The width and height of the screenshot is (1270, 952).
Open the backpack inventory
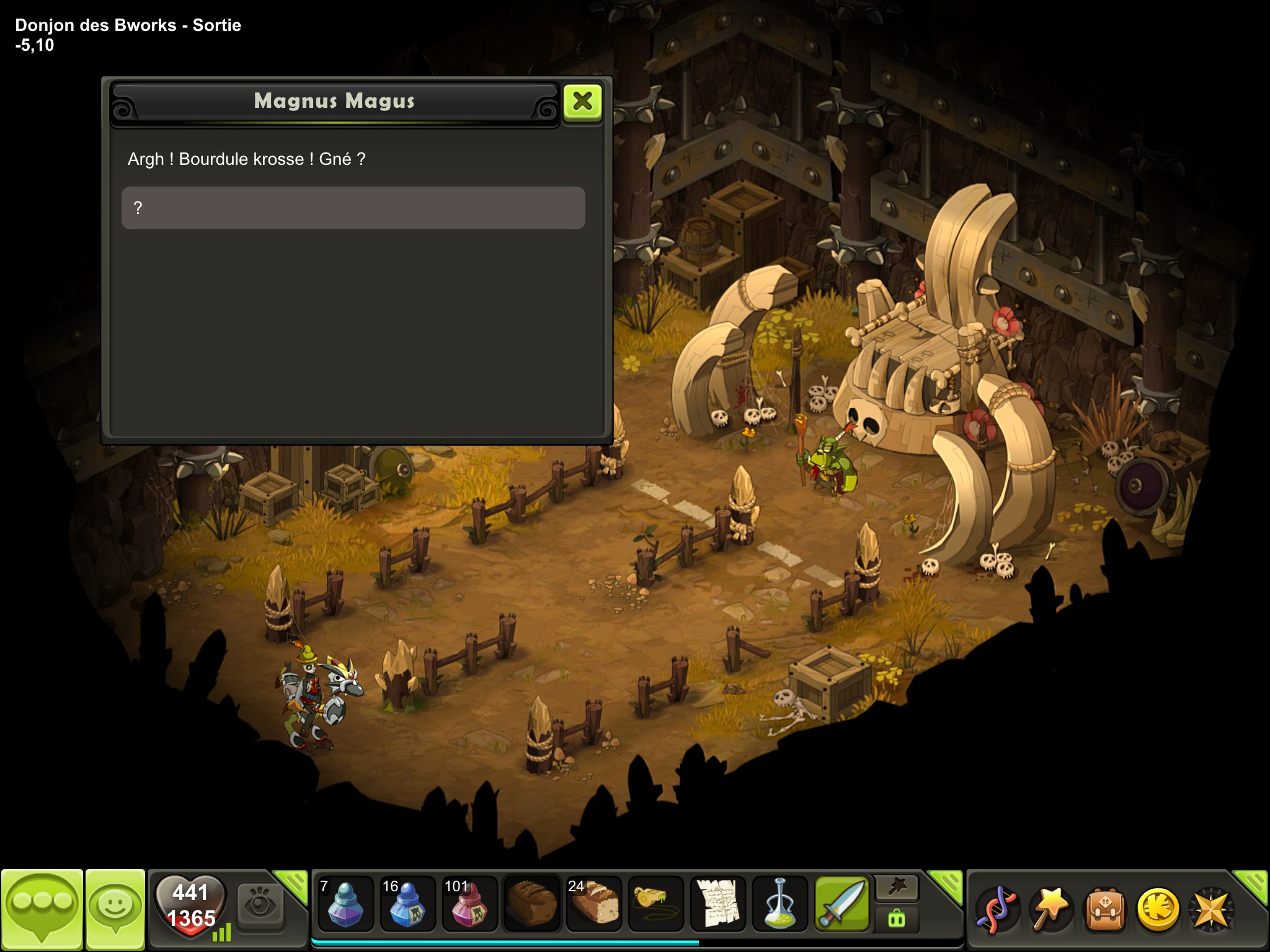(x=1105, y=909)
